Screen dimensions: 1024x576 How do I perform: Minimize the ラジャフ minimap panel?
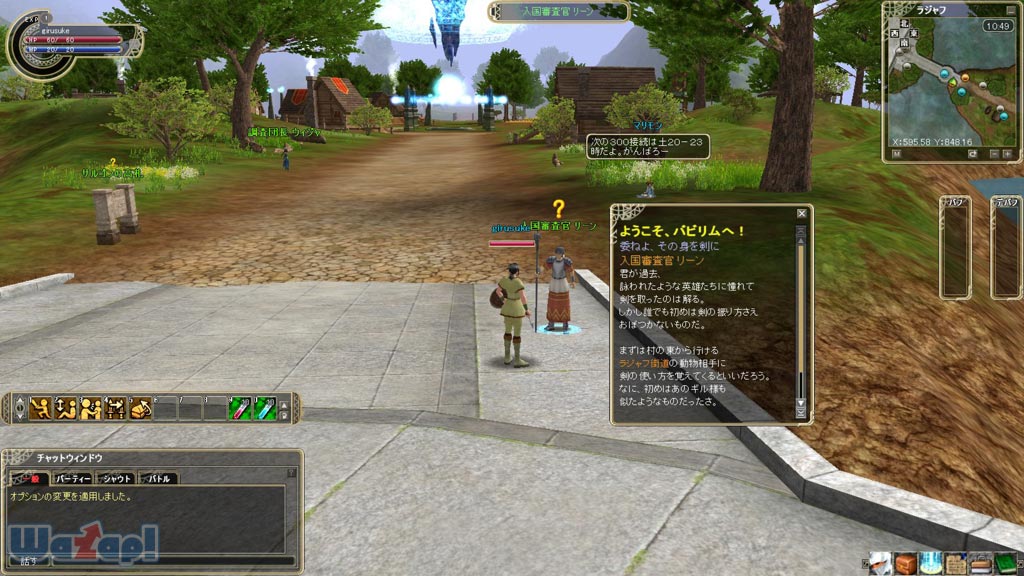point(1013,12)
